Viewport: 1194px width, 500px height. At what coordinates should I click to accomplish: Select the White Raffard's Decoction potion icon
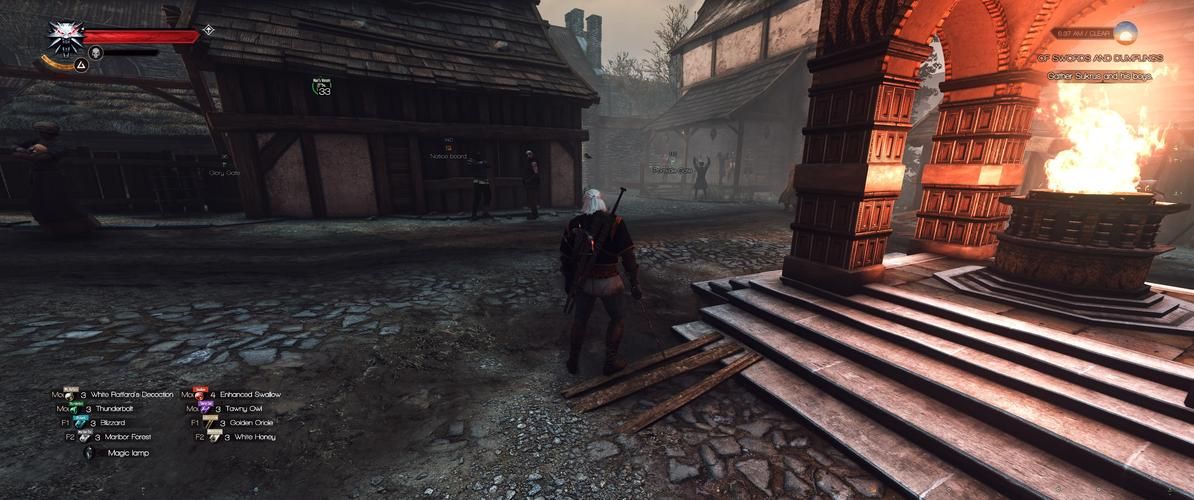click(x=71, y=394)
